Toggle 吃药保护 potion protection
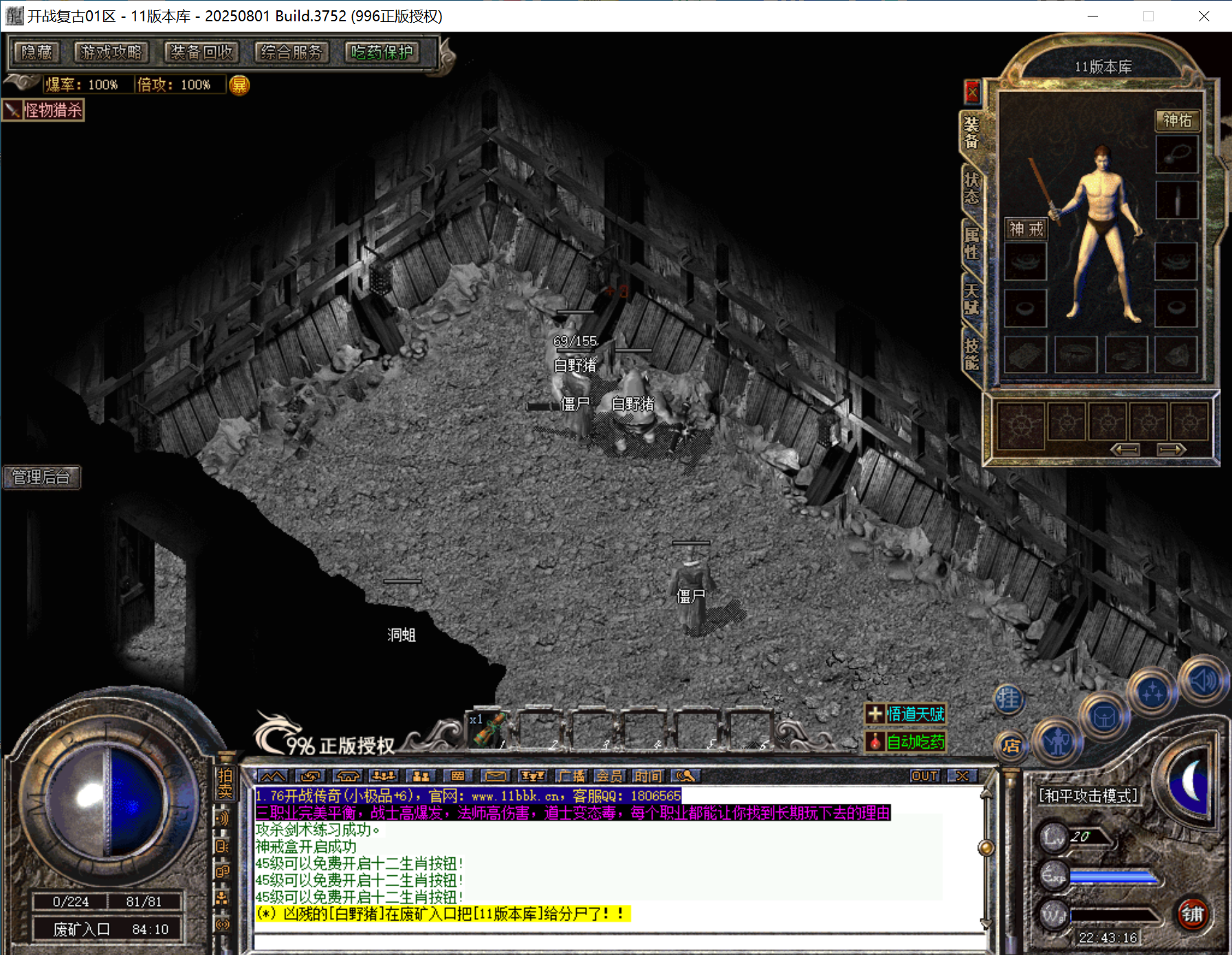 coord(382,52)
